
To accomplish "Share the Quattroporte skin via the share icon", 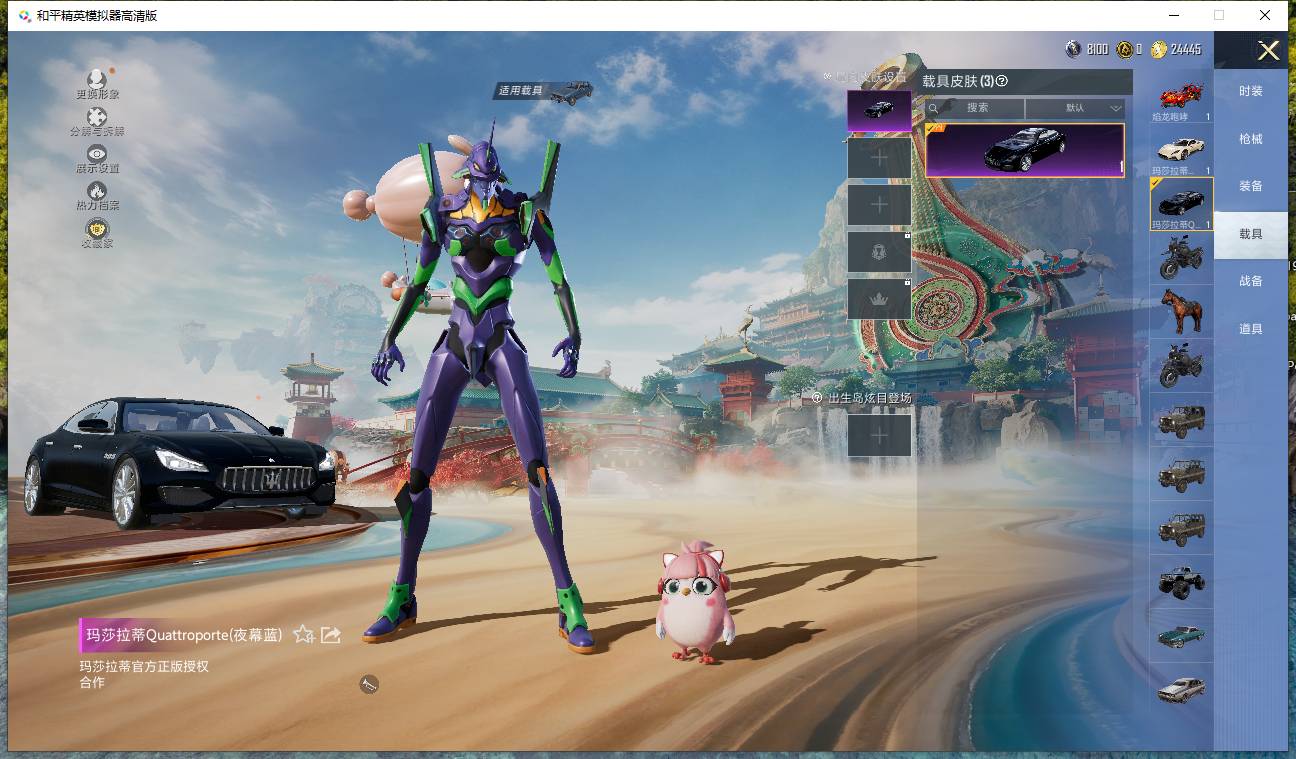I will click(x=331, y=635).
